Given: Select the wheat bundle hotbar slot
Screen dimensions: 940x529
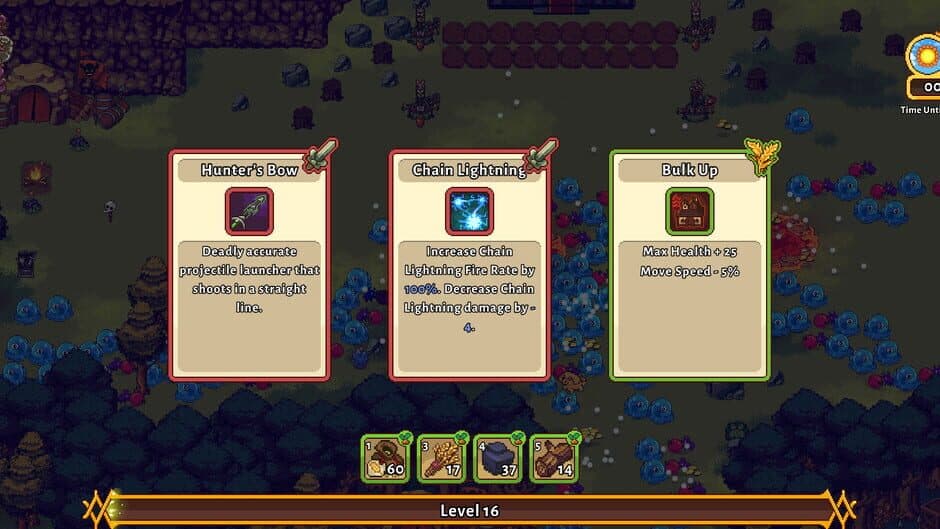Looking at the screenshot, I should (x=441, y=456).
